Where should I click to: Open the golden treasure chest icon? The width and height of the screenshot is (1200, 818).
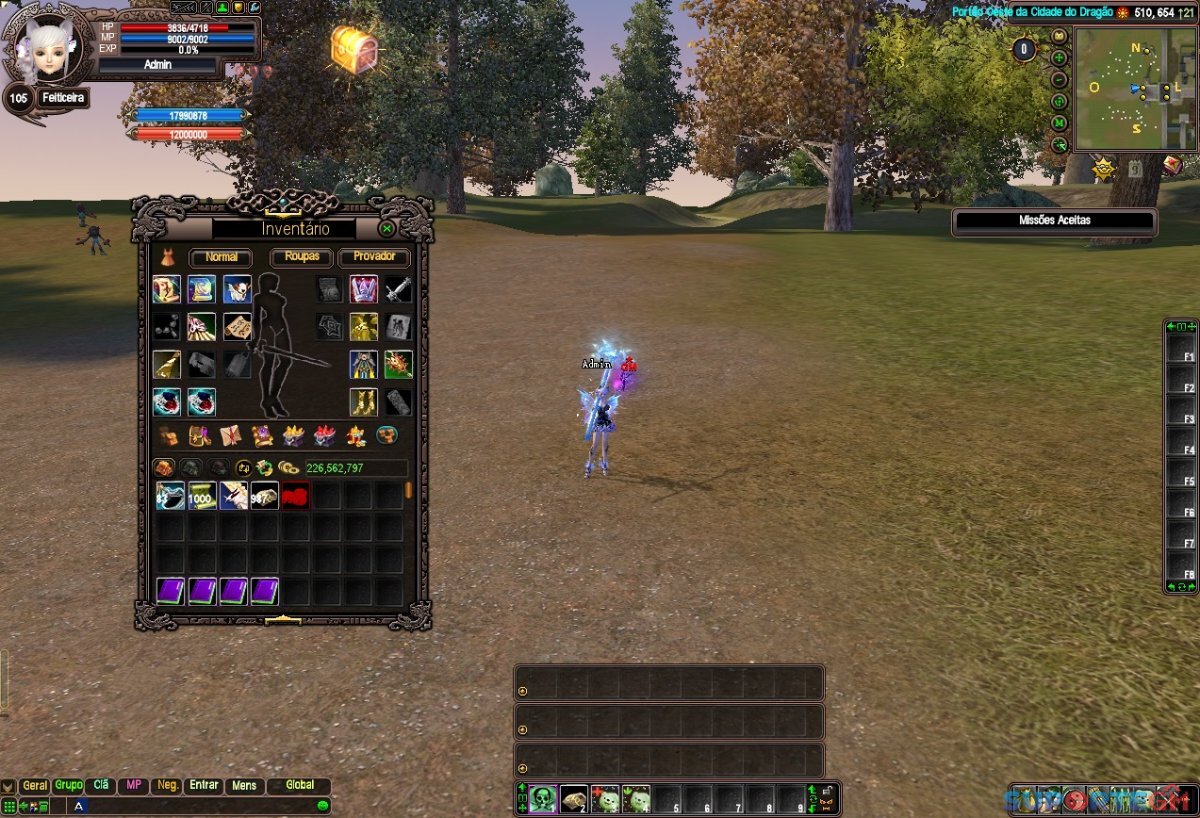tap(355, 47)
